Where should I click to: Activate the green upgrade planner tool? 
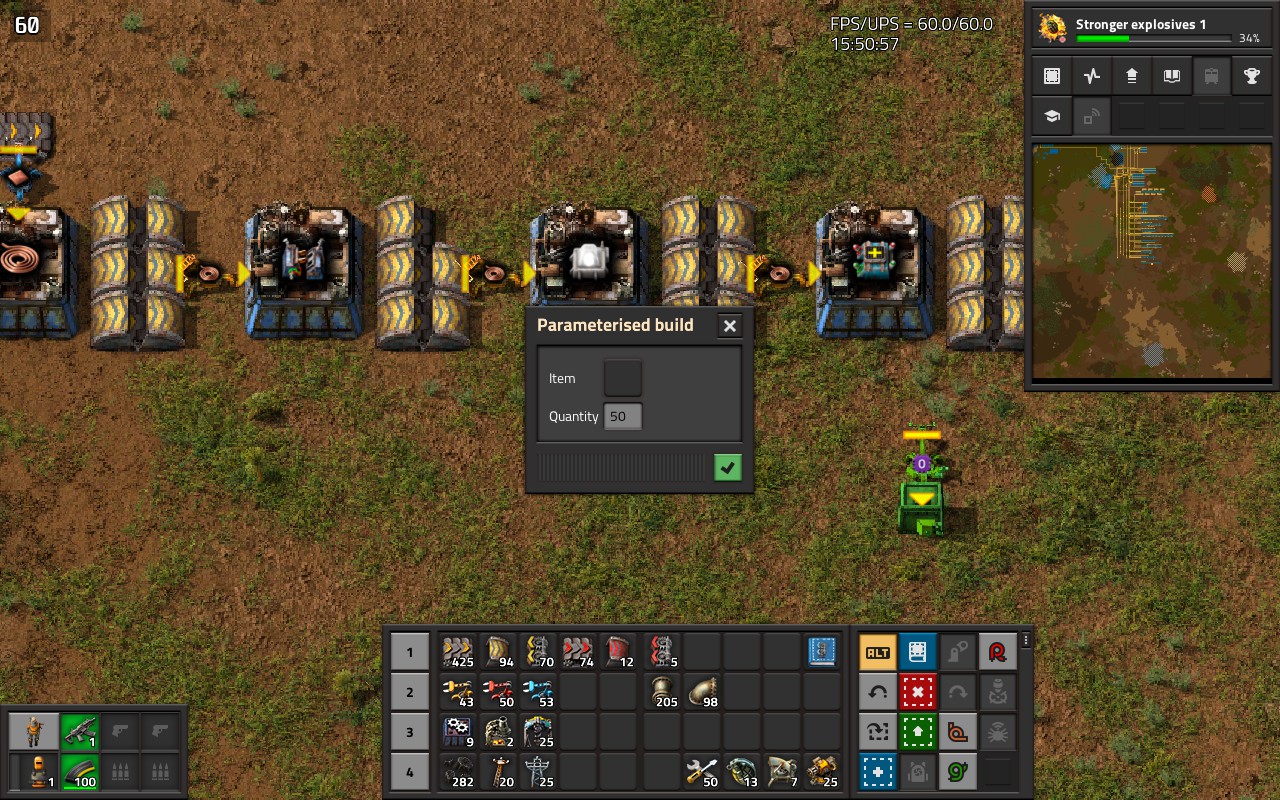[x=917, y=732]
